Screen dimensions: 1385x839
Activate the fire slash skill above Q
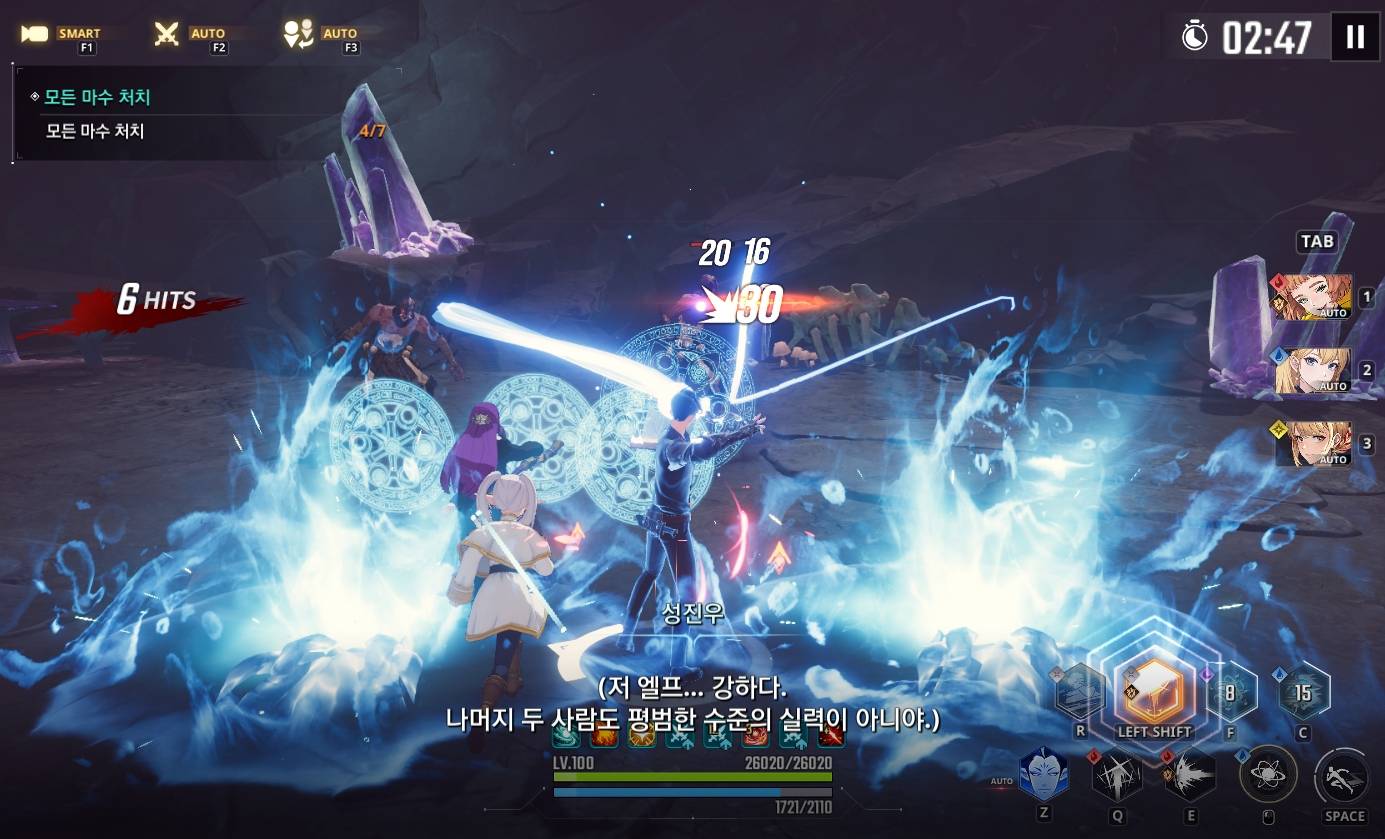1117,774
